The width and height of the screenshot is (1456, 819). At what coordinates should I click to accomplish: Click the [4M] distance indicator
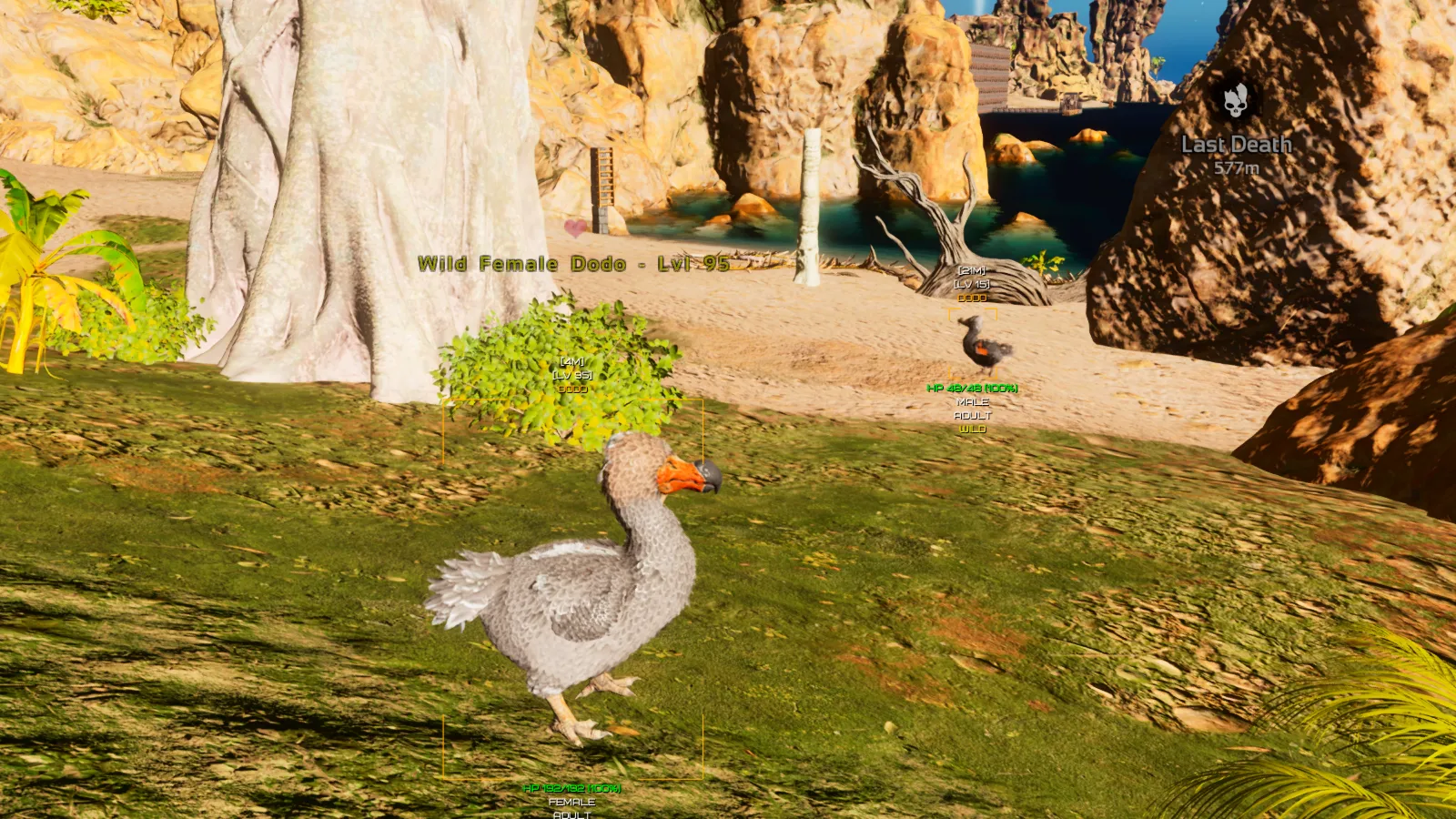pyautogui.click(x=571, y=360)
